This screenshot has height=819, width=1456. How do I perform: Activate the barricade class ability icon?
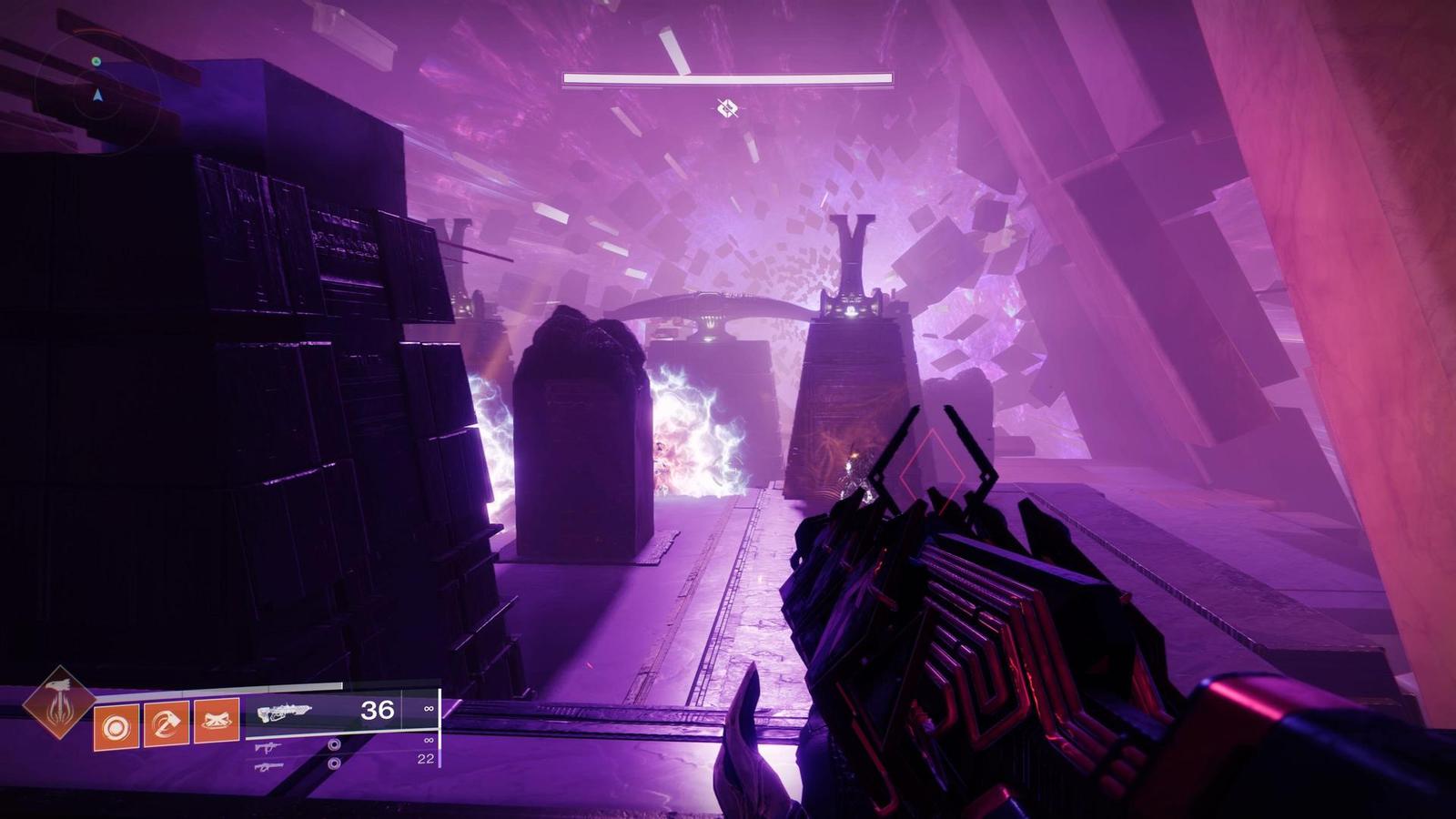point(217,722)
